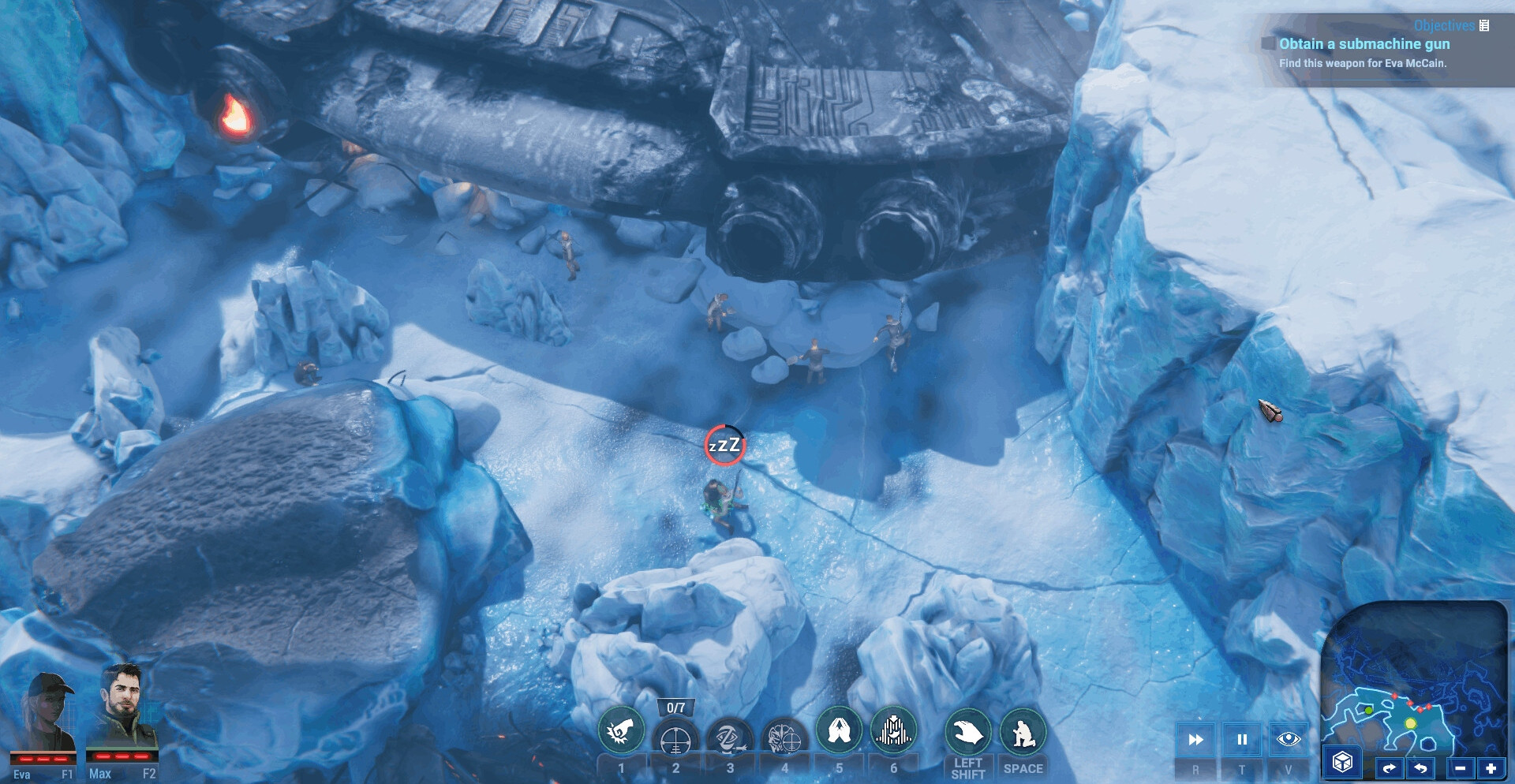Screen dimensions: 1515x784
Task: Zoom out with the minus button
Action: (1461, 767)
